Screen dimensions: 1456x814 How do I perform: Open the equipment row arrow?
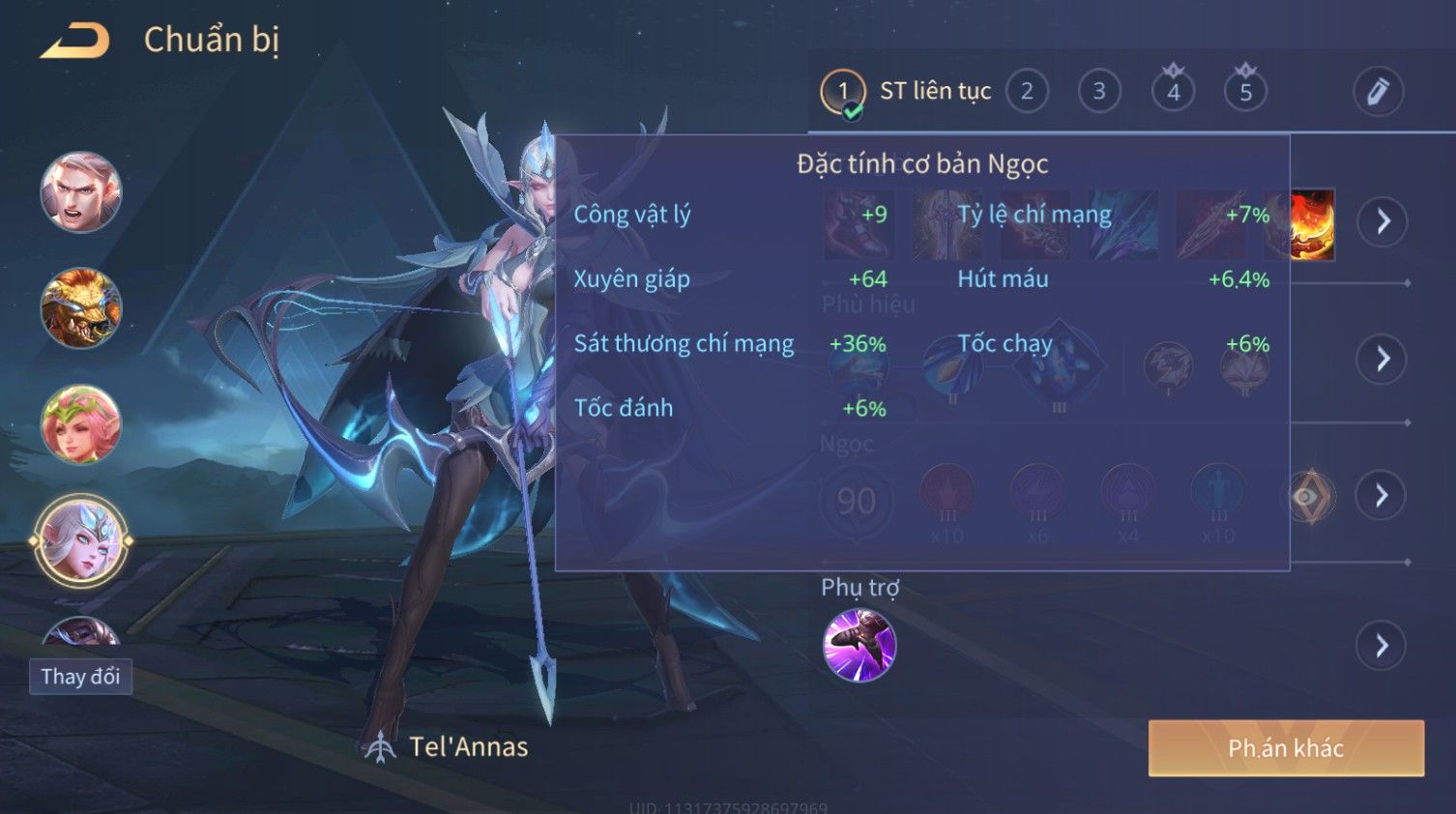tap(1383, 221)
